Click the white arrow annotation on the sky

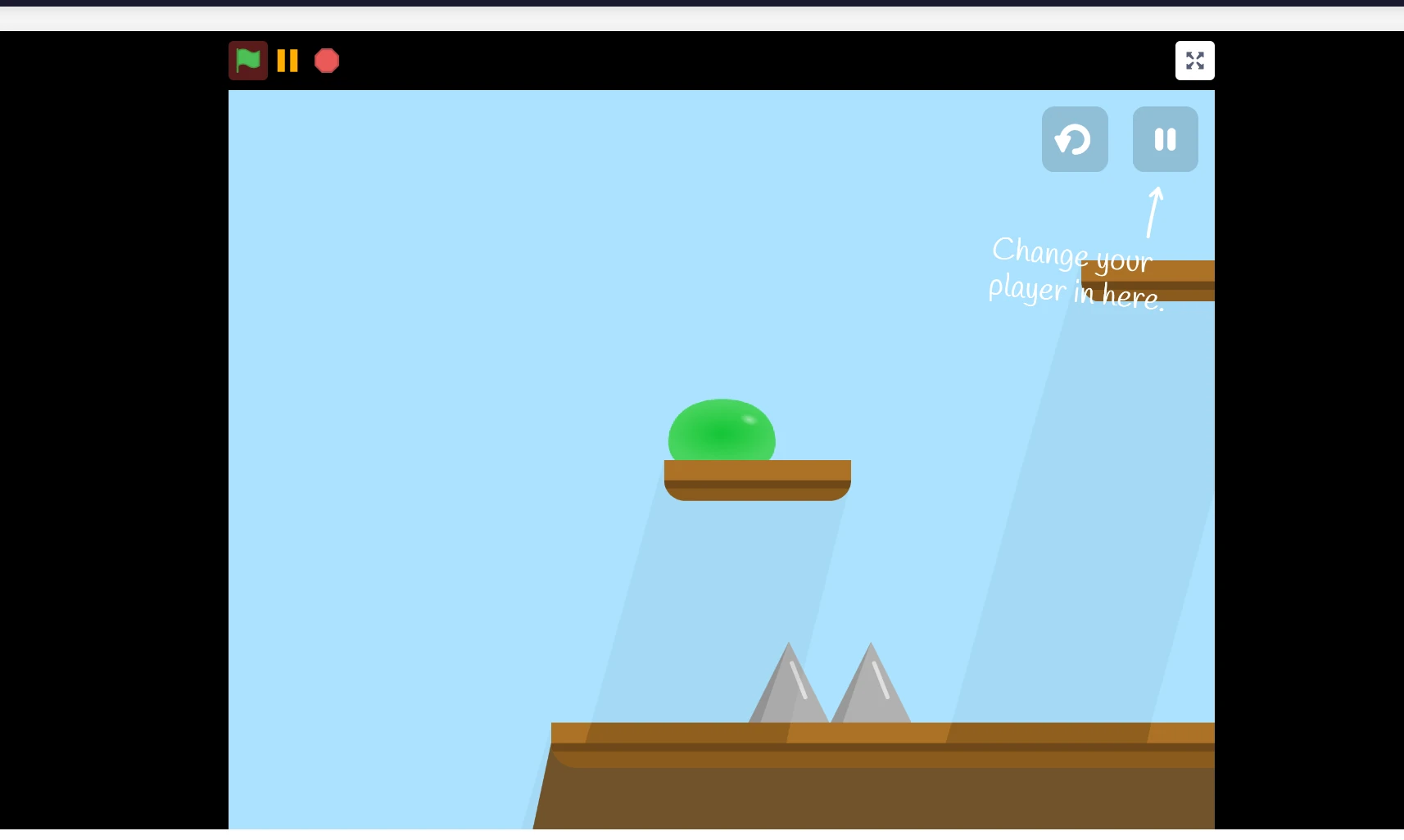point(1153,211)
